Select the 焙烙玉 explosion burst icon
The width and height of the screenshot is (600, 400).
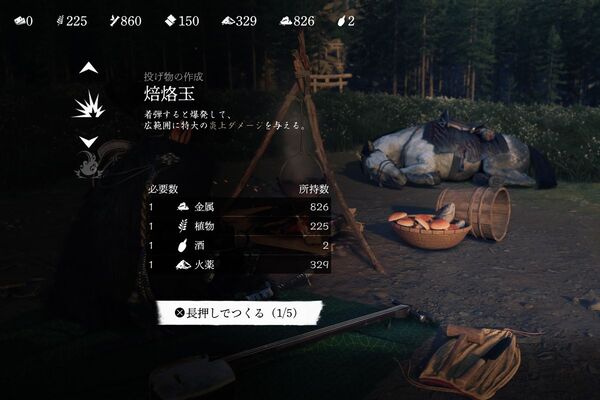coord(89,105)
